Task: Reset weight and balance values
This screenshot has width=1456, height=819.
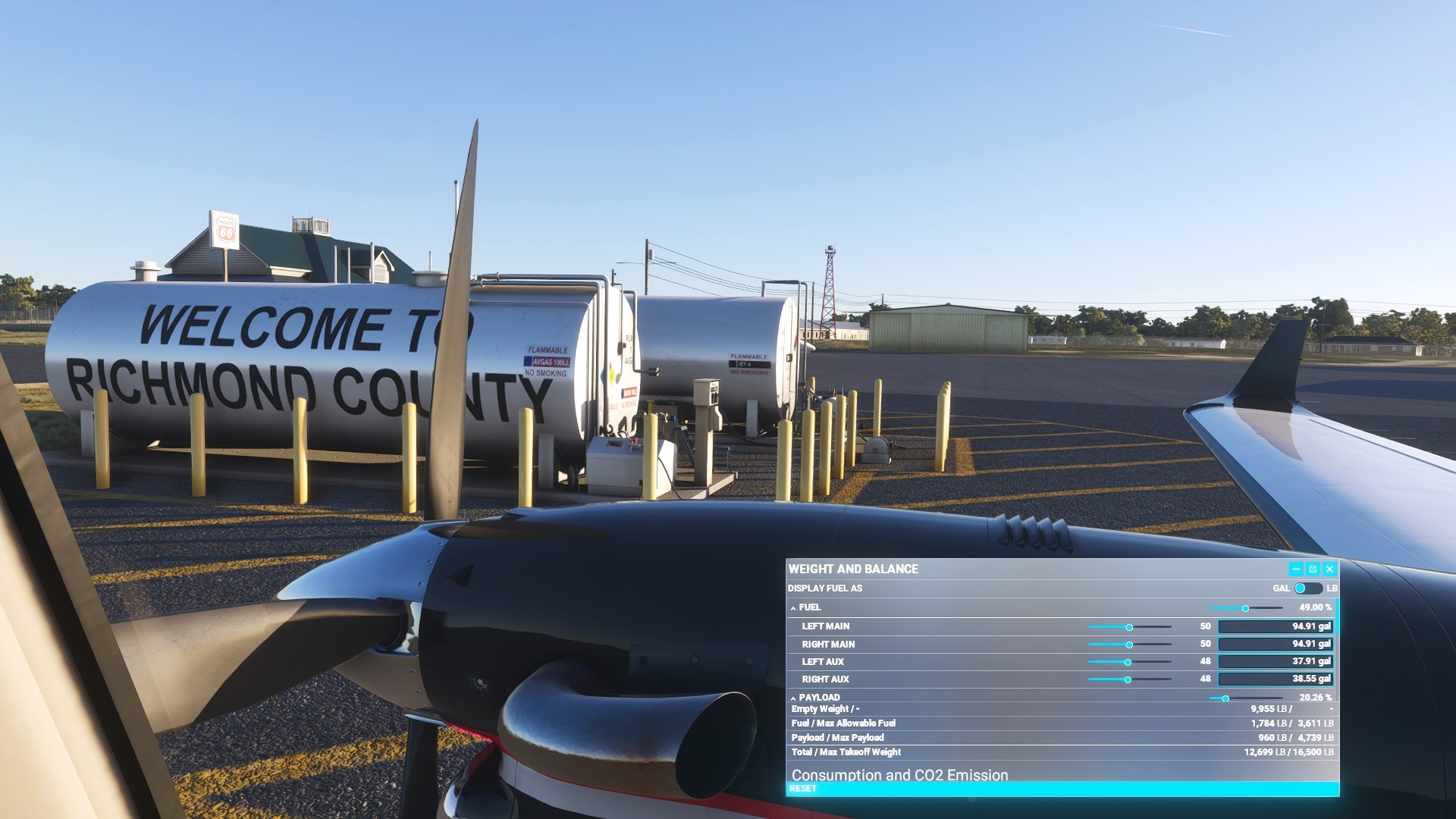Action: (803, 789)
